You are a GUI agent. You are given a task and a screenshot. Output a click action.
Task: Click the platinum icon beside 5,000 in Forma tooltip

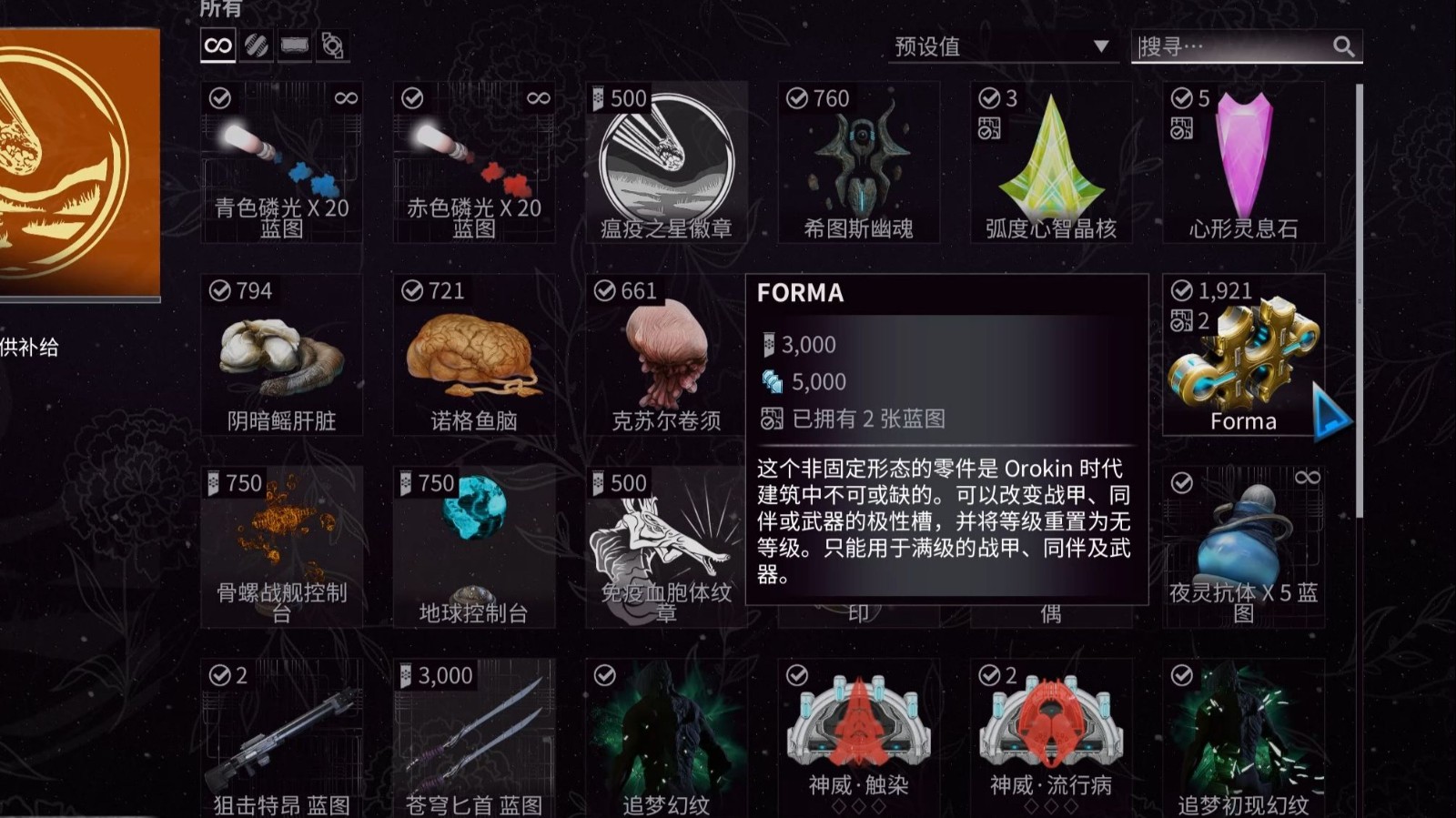point(769,381)
